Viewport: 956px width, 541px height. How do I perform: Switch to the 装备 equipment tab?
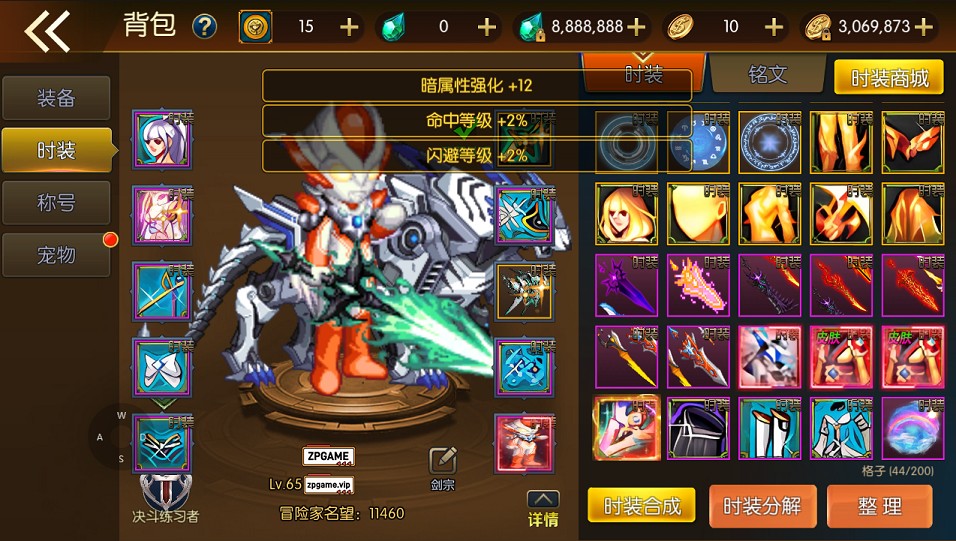pos(57,98)
